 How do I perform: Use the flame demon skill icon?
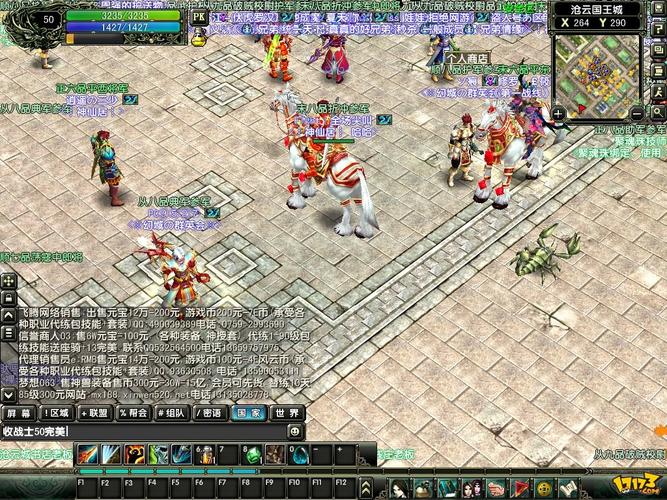tap(134, 454)
